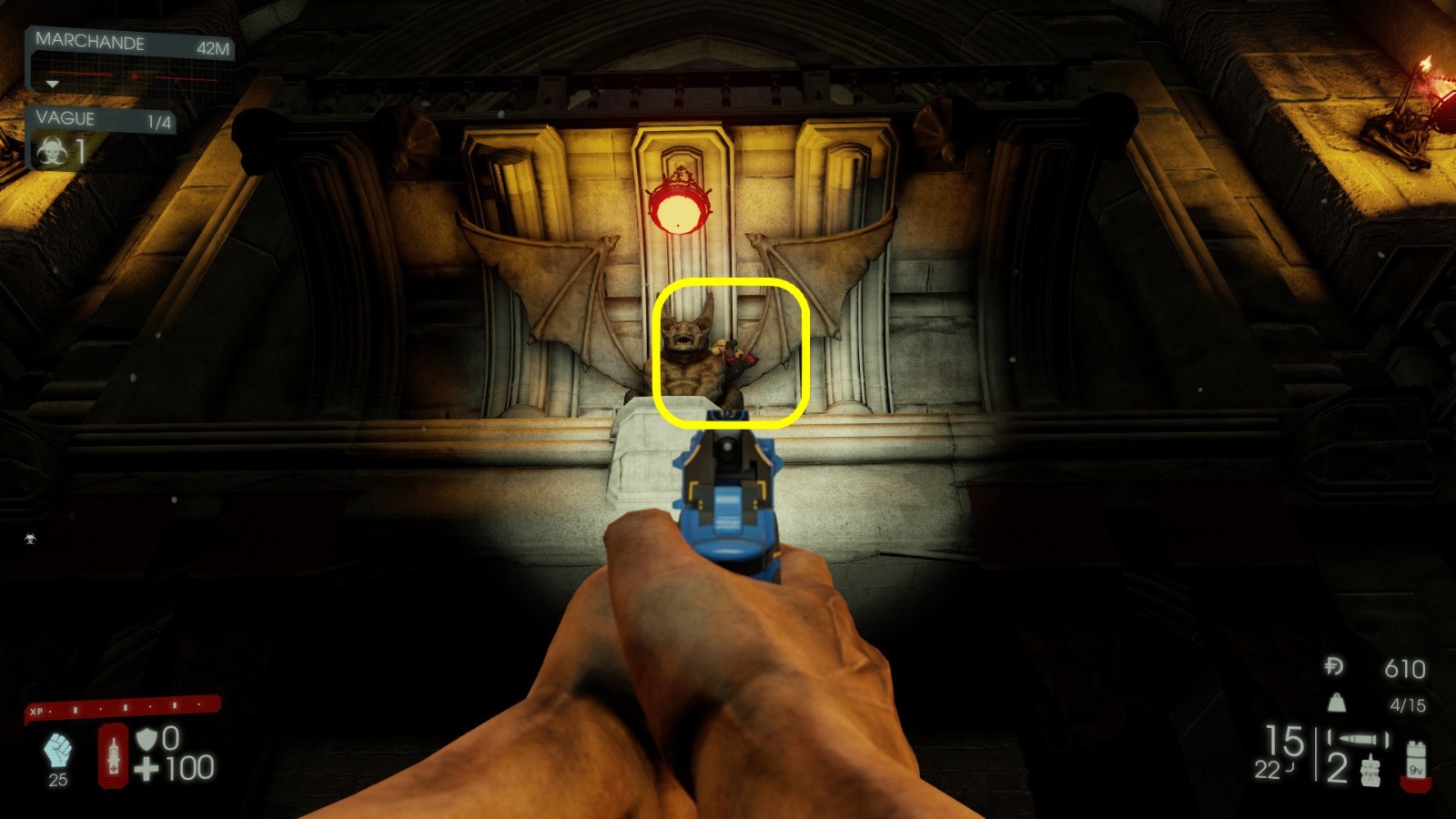Image resolution: width=1456 pixels, height=819 pixels.
Task: Toggle the red battery charge indicator
Action: [x=1416, y=784]
